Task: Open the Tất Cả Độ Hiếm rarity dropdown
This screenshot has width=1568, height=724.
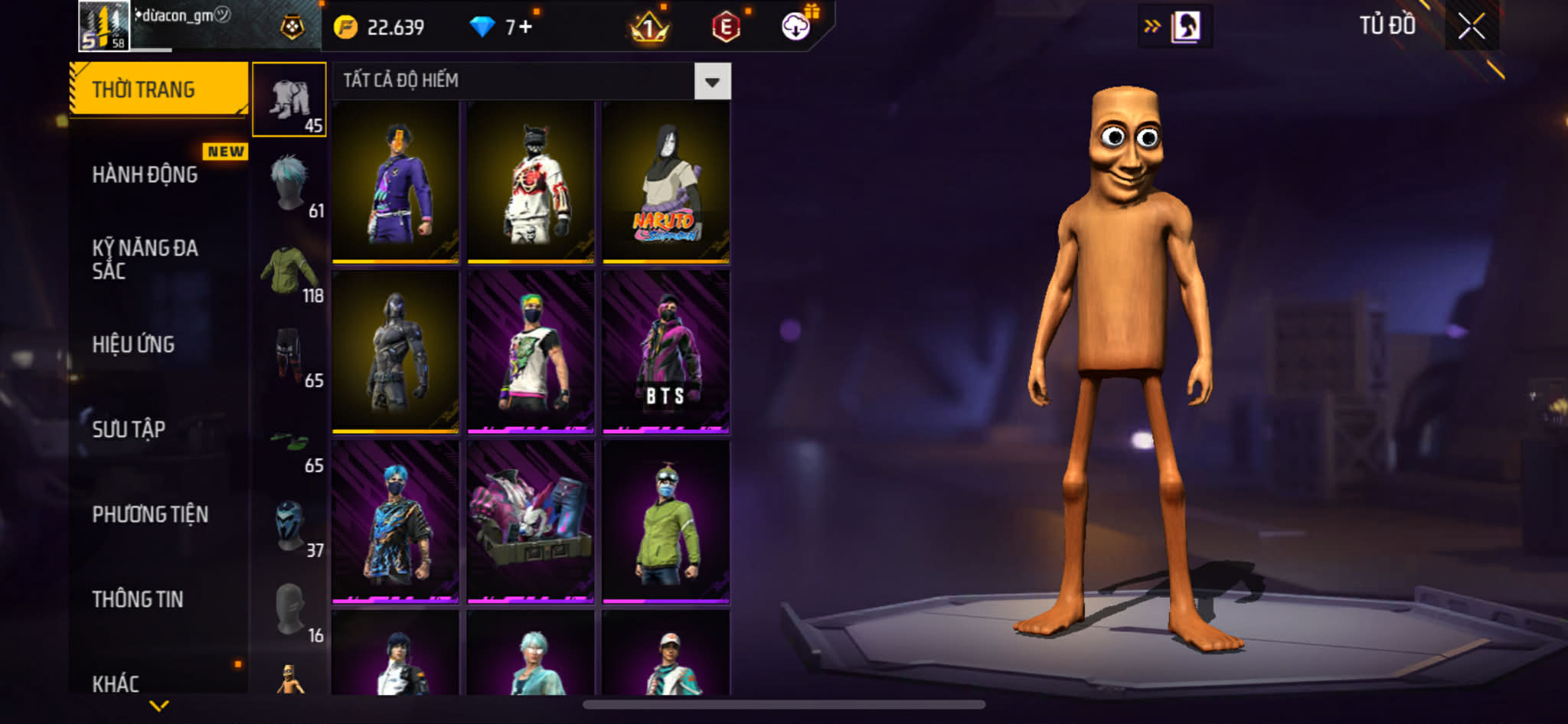Action: pos(711,81)
